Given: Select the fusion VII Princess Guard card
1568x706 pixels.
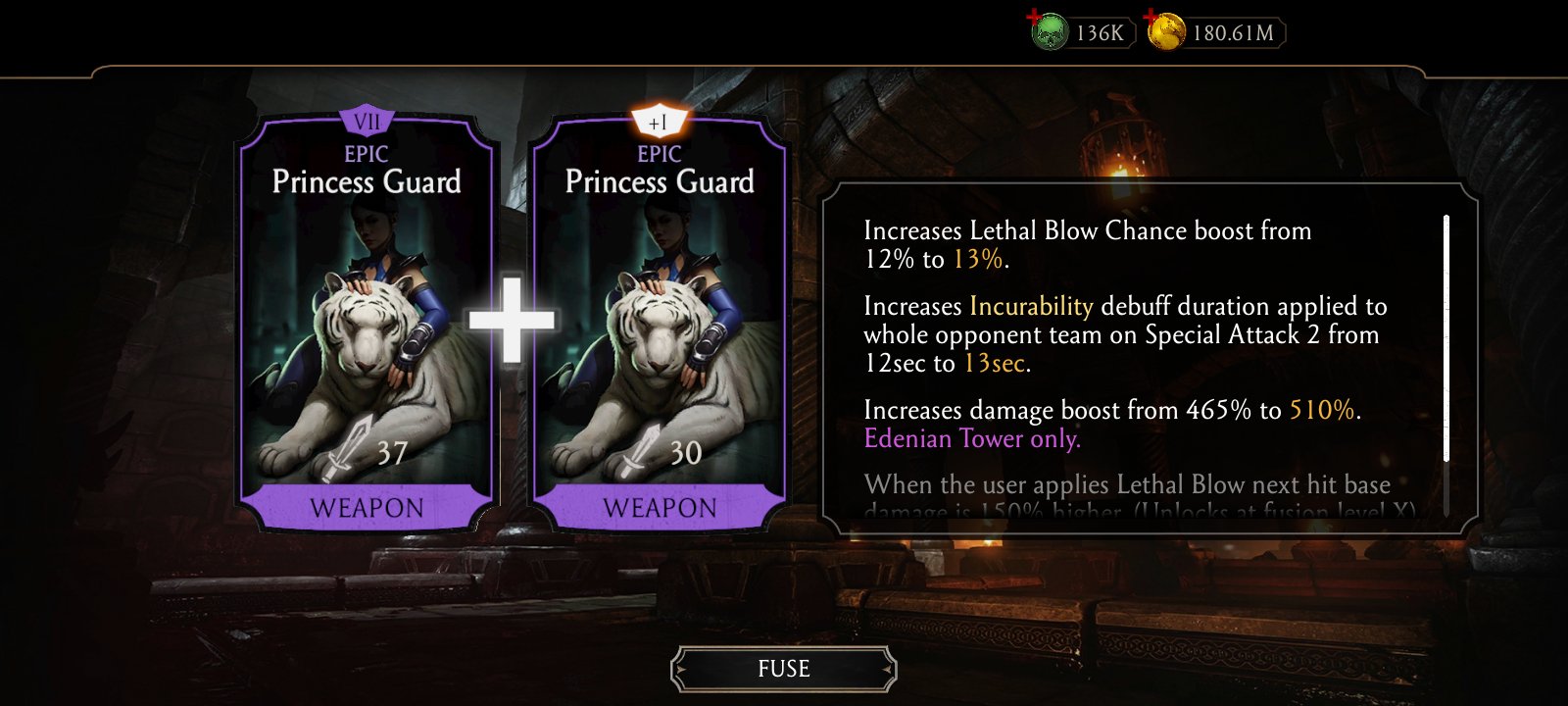Looking at the screenshot, I should pyautogui.click(x=367, y=324).
